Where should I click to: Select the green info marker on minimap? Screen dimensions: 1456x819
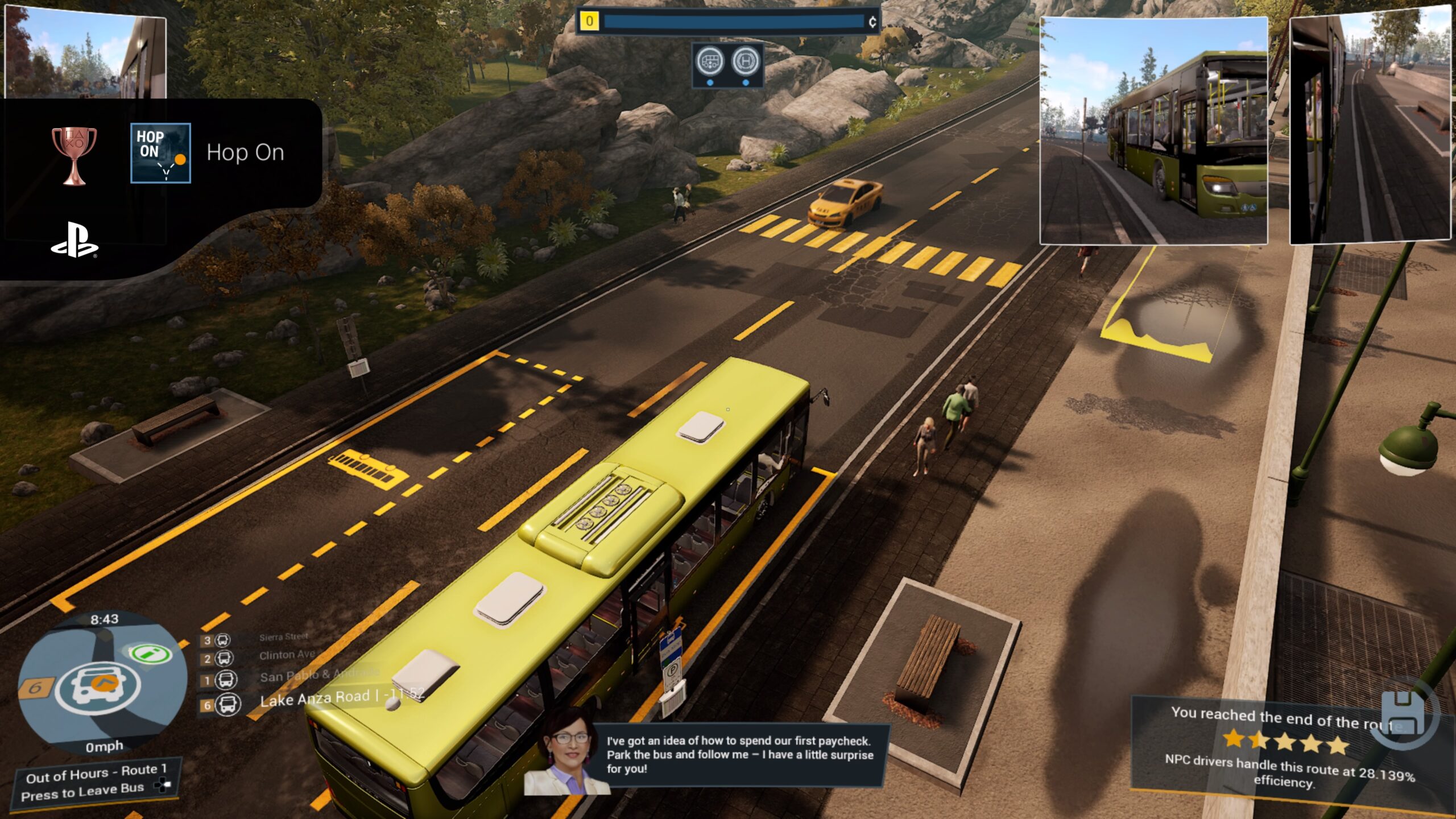150,653
